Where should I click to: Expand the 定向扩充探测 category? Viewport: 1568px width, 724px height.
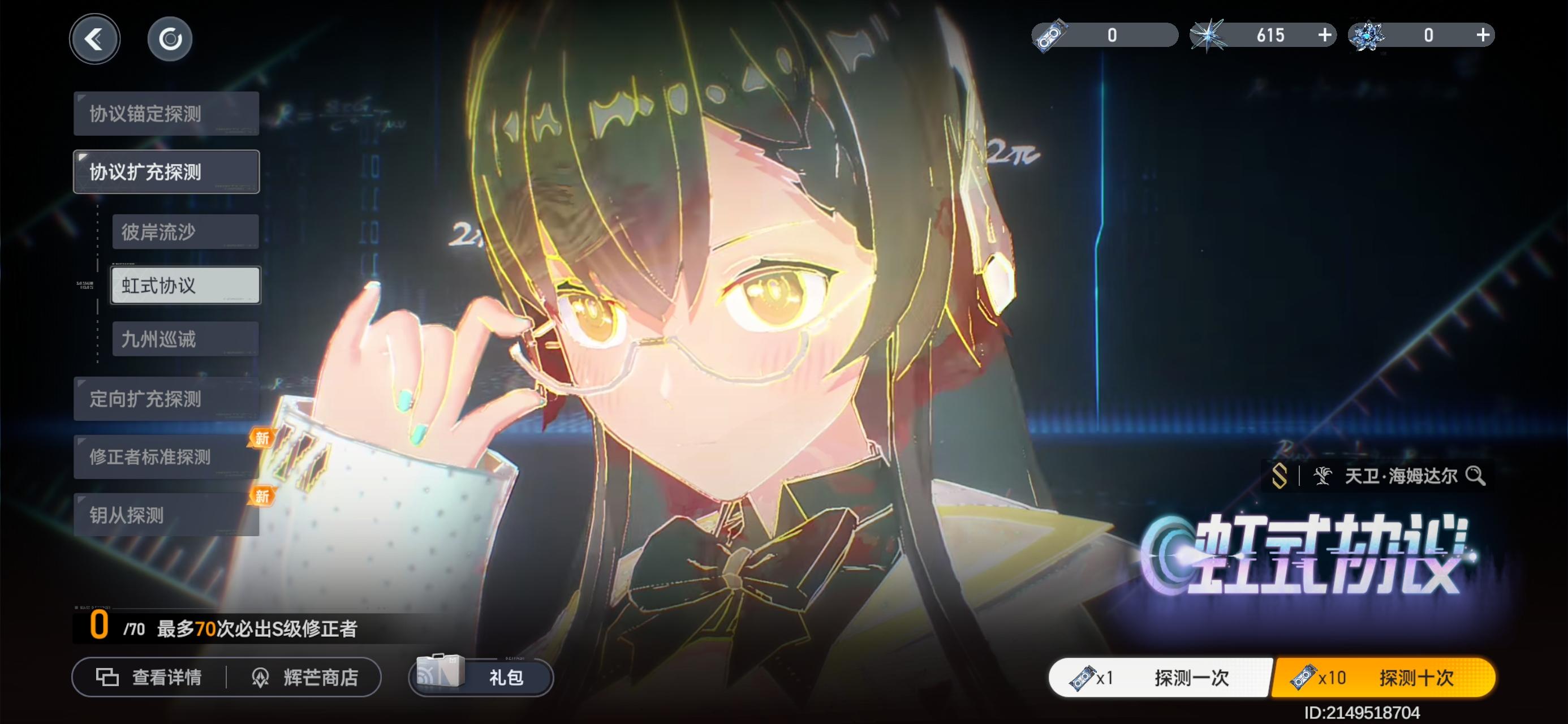click(166, 399)
